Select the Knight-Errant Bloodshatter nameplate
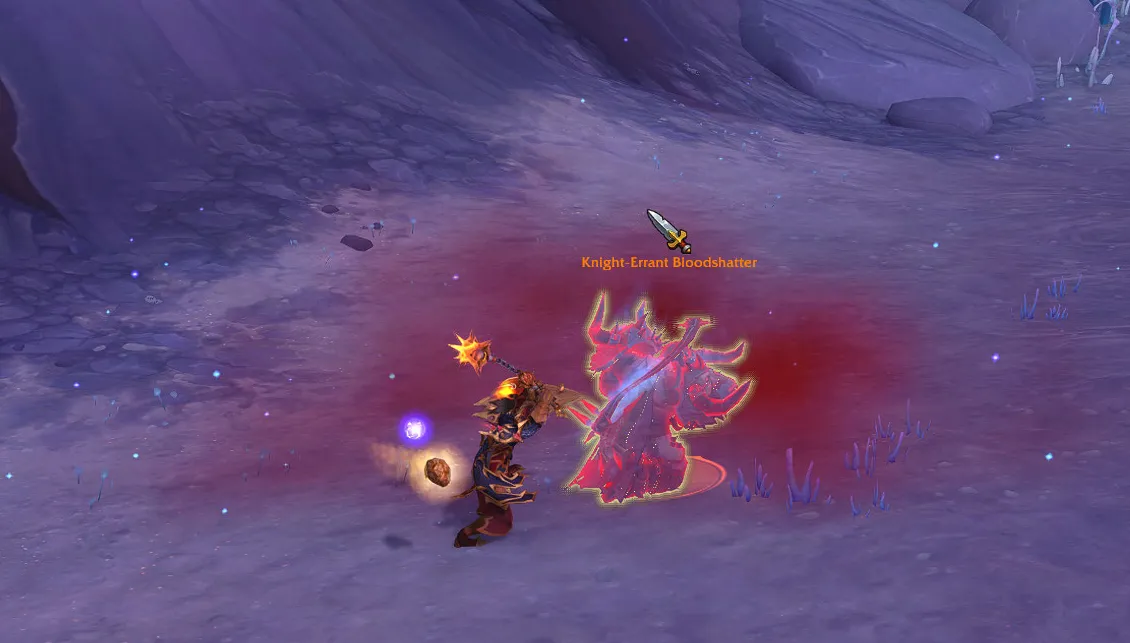1130x643 pixels. click(x=669, y=263)
